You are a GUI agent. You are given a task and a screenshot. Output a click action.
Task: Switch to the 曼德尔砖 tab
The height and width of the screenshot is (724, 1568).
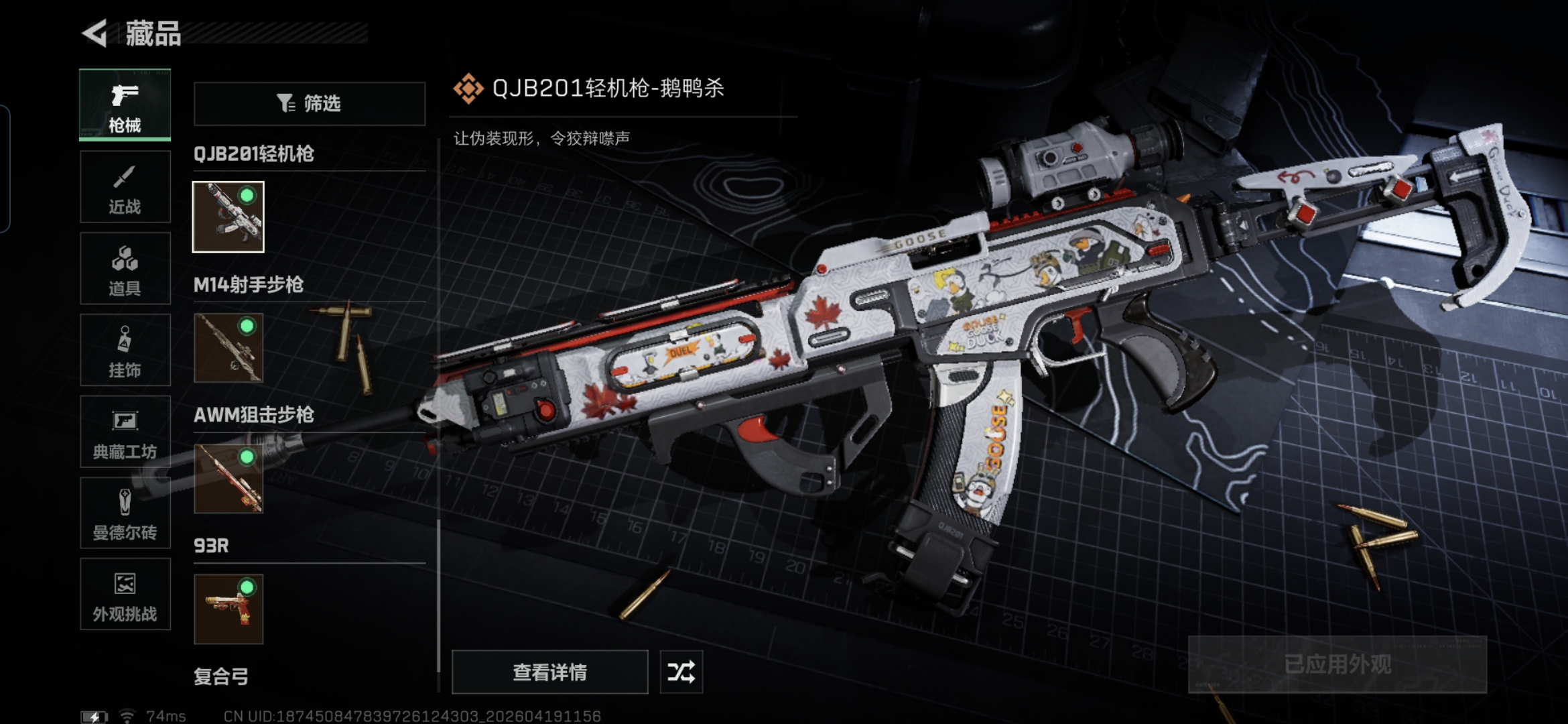click(x=125, y=514)
